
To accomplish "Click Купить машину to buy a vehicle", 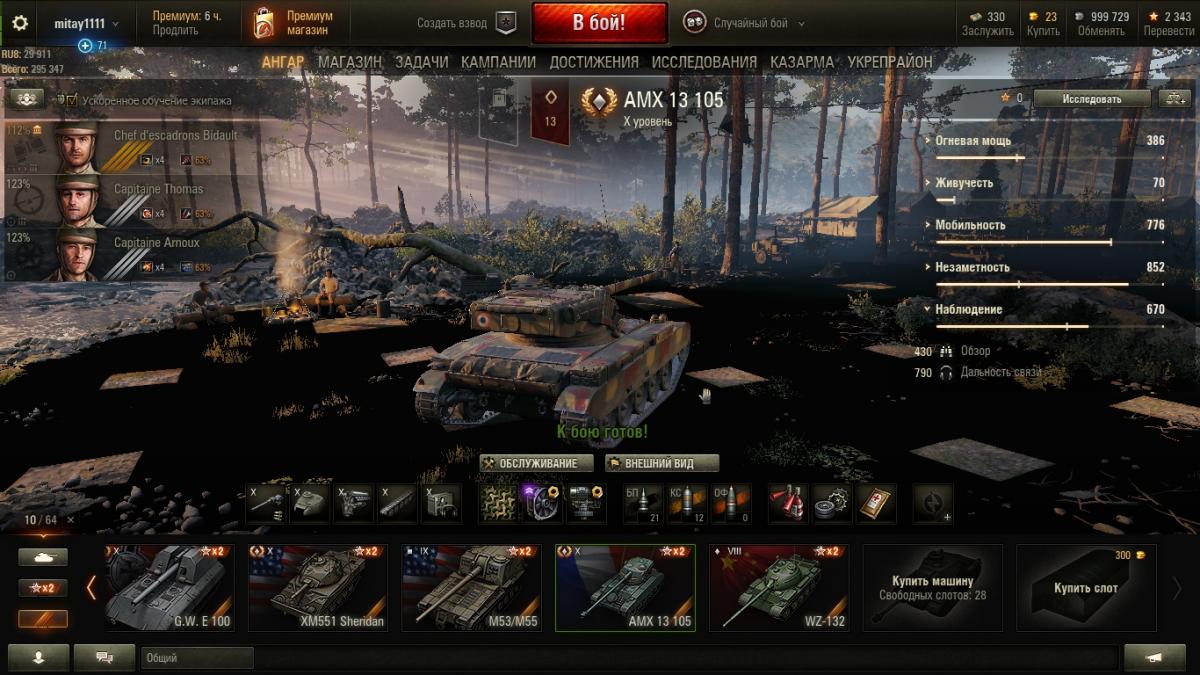I will point(932,587).
